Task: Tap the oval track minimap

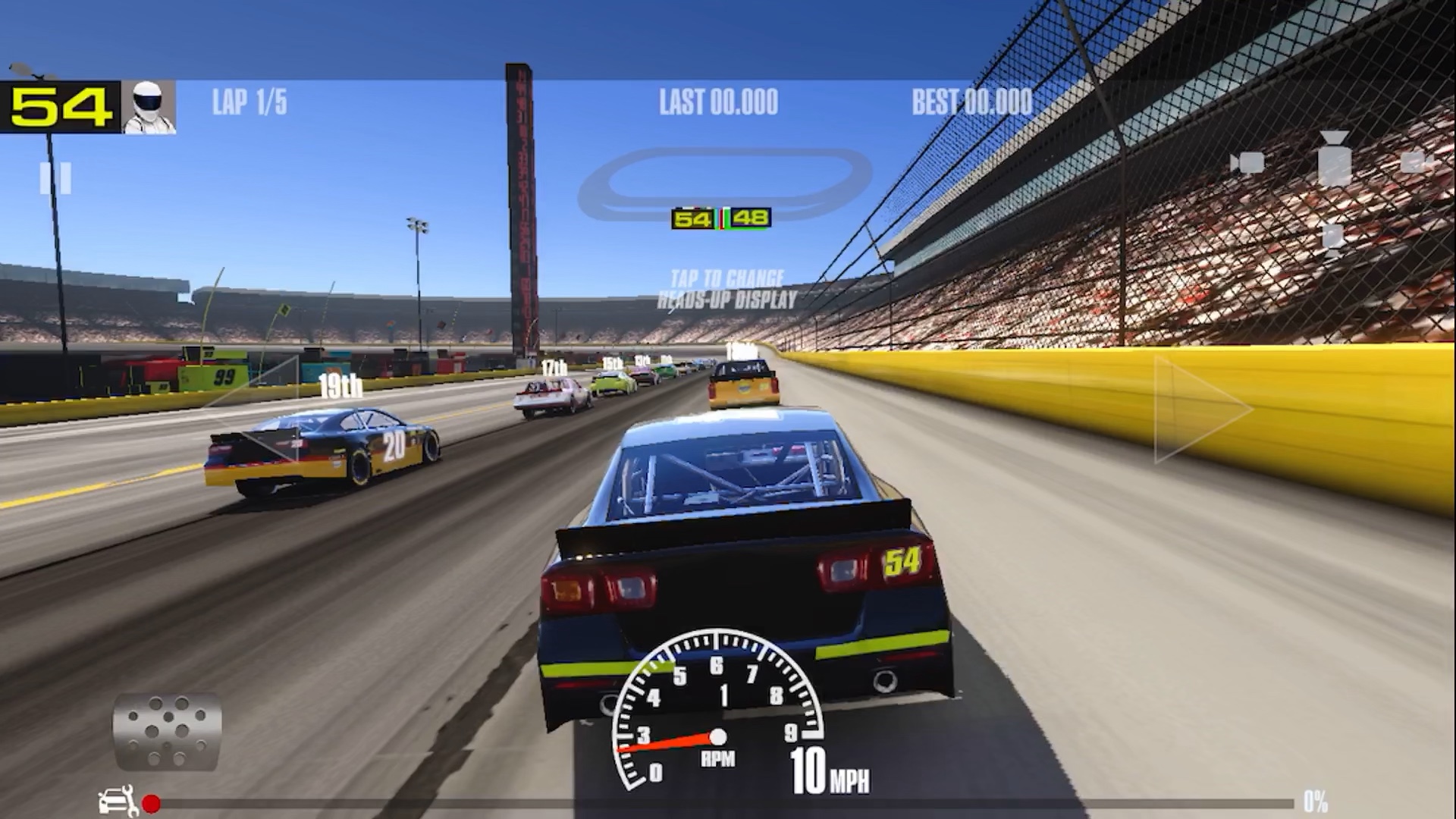Action: (724, 181)
